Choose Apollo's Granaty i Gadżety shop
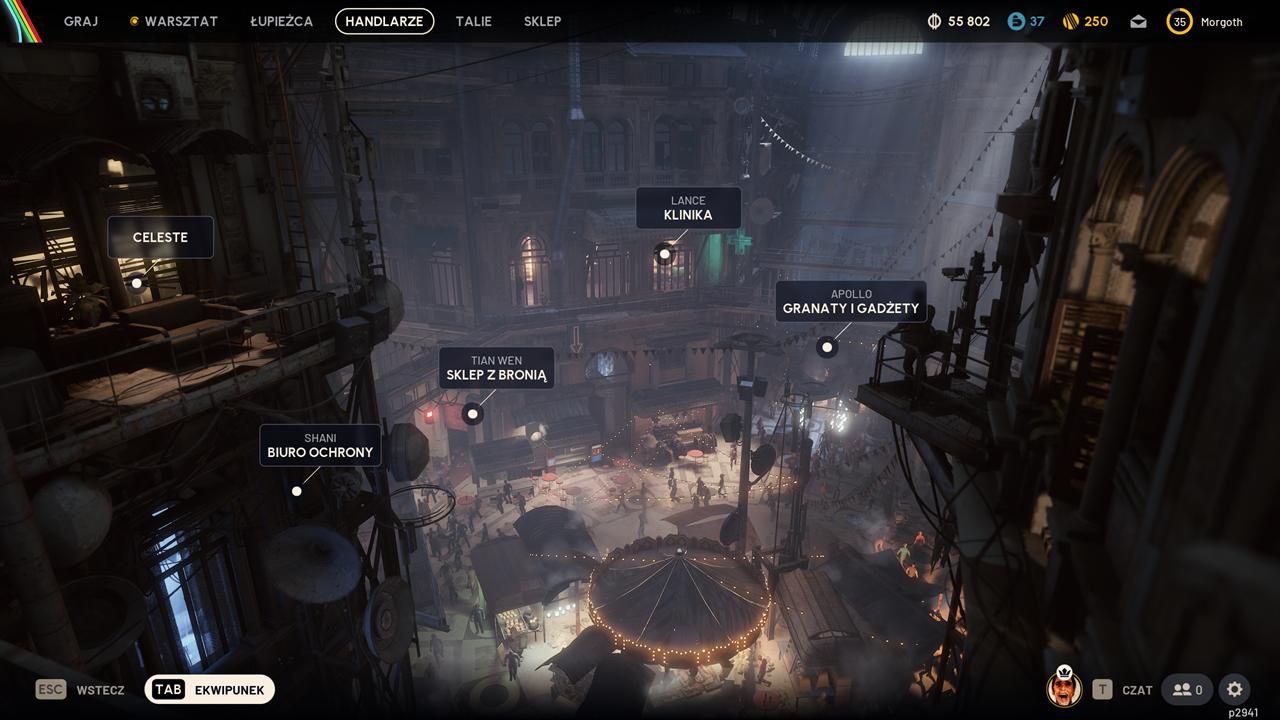 tap(850, 302)
